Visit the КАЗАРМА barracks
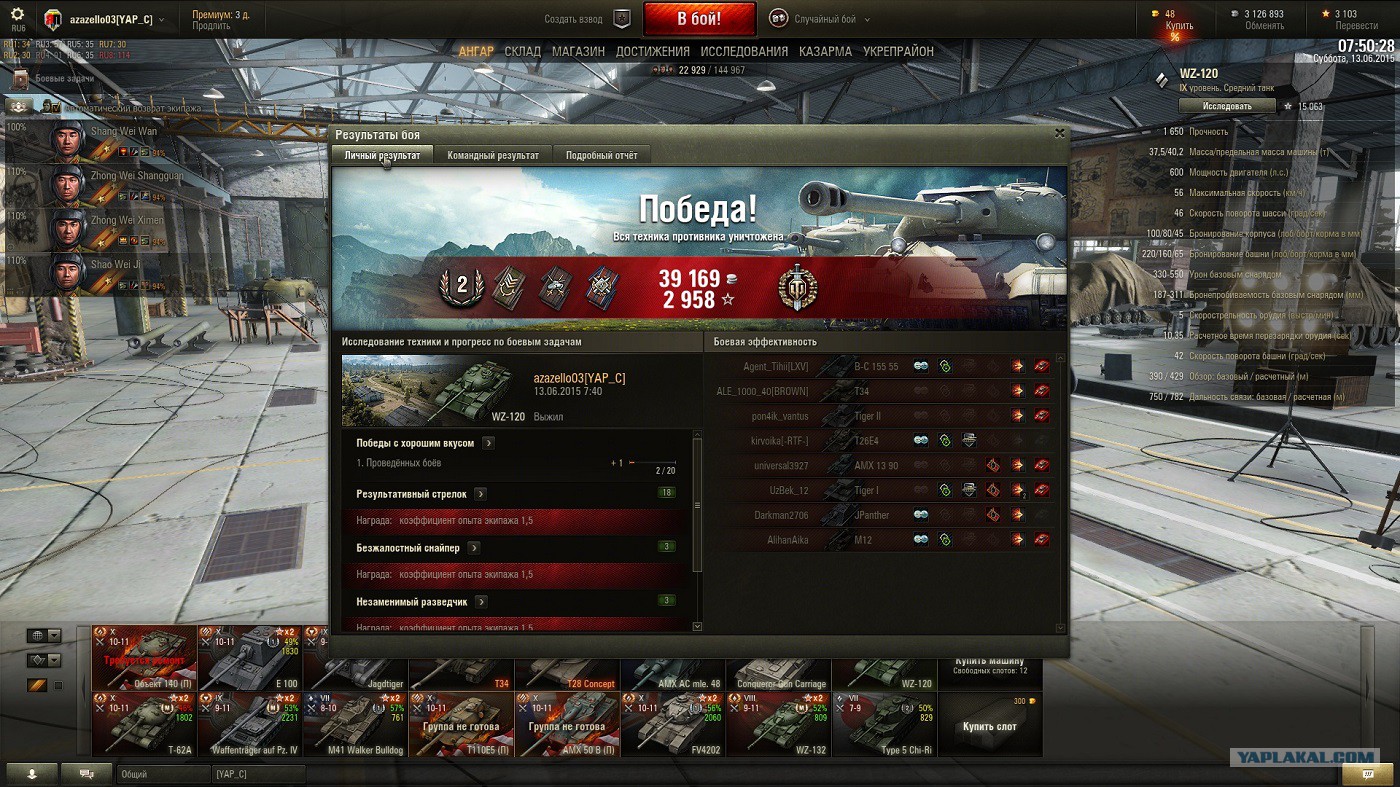The height and width of the screenshot is (787, 1400). click(825, 51)
